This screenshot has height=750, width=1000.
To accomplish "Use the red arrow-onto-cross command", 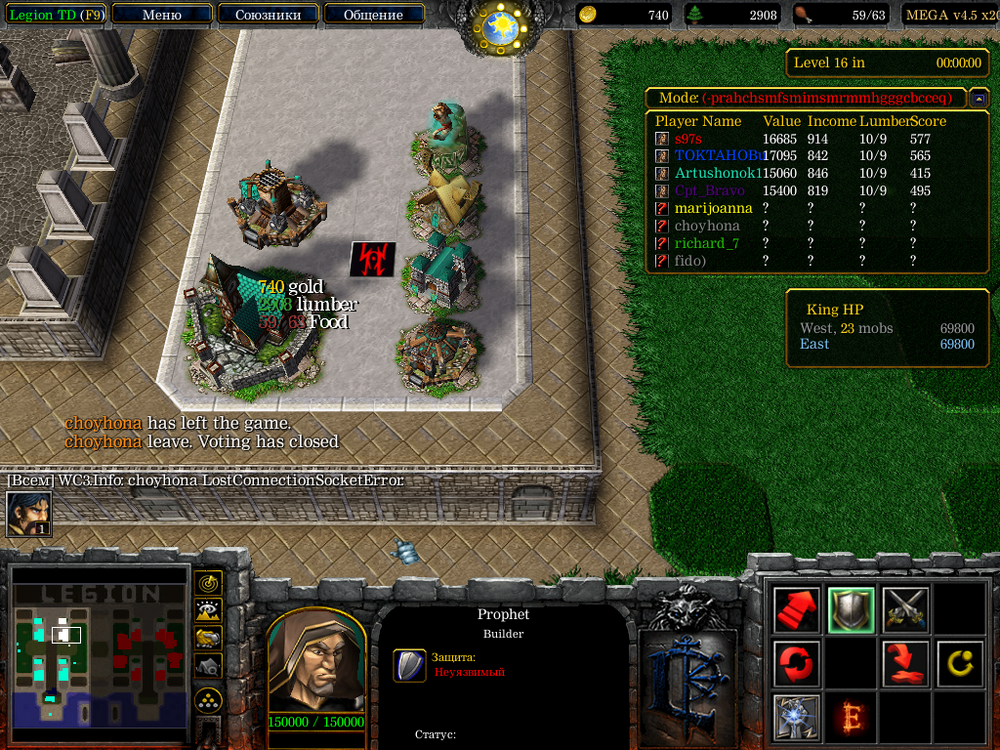I will point(905,663).
